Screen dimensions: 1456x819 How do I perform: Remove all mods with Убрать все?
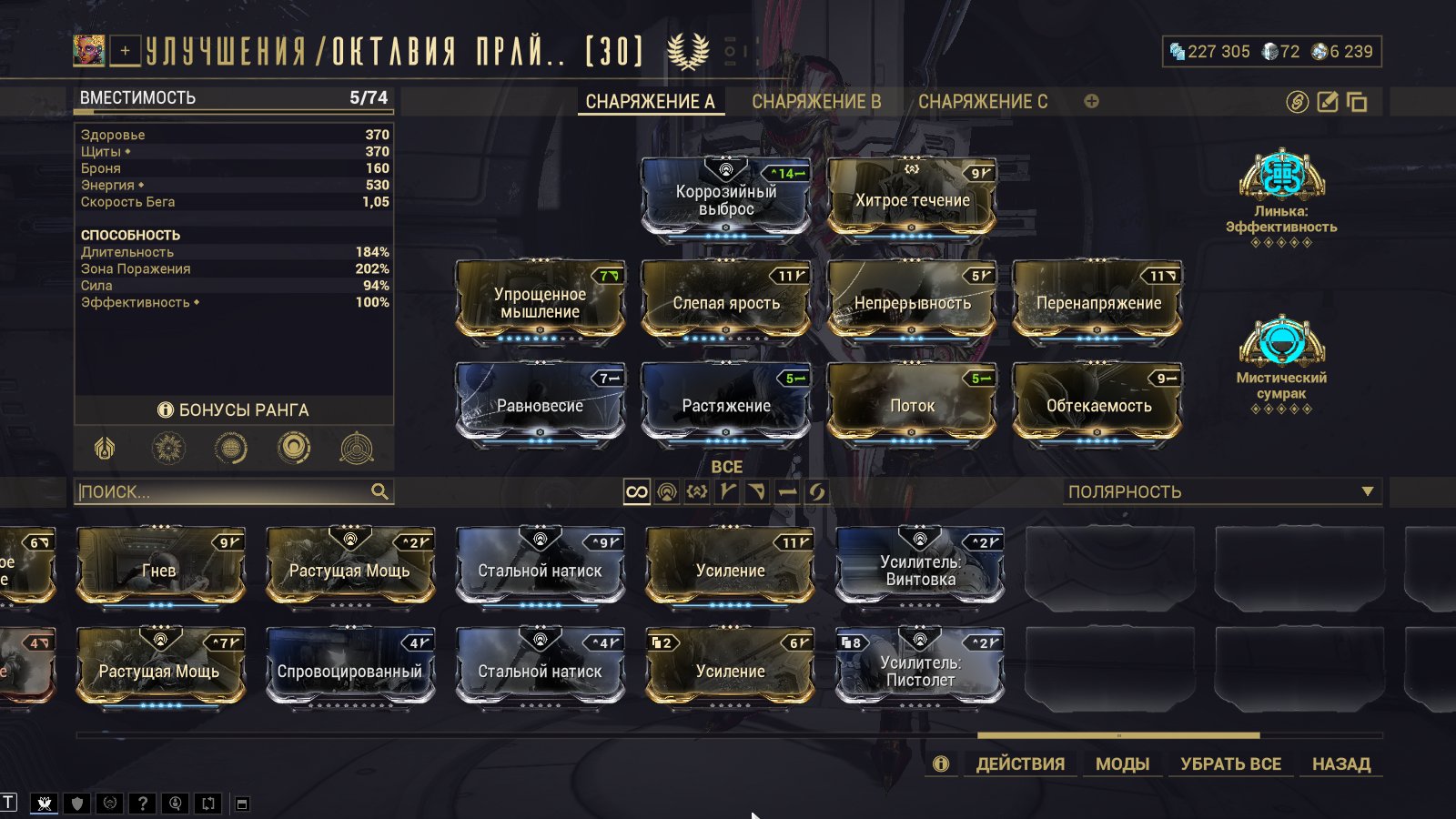point(1230,763)
